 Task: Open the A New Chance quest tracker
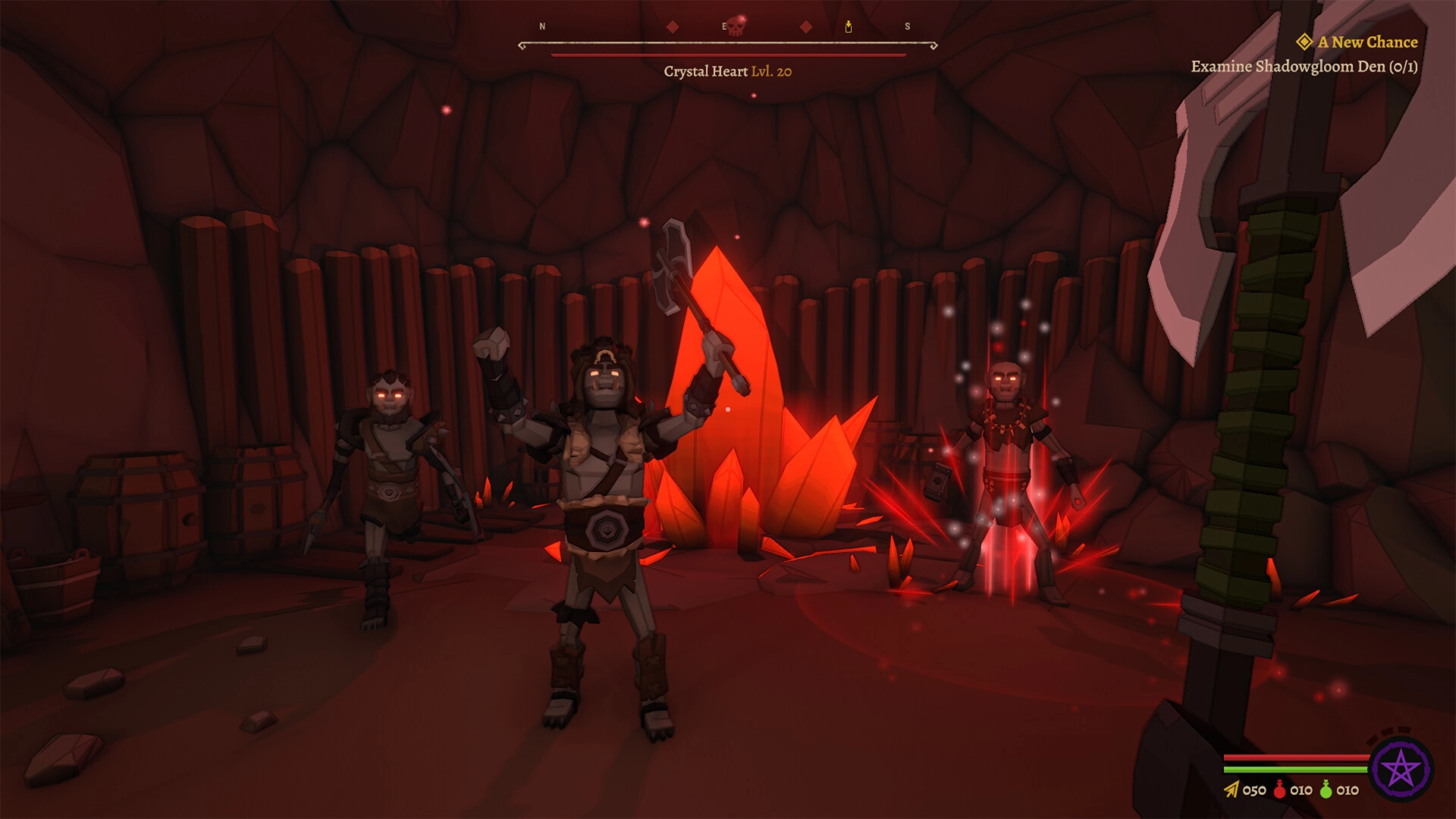1367,42
